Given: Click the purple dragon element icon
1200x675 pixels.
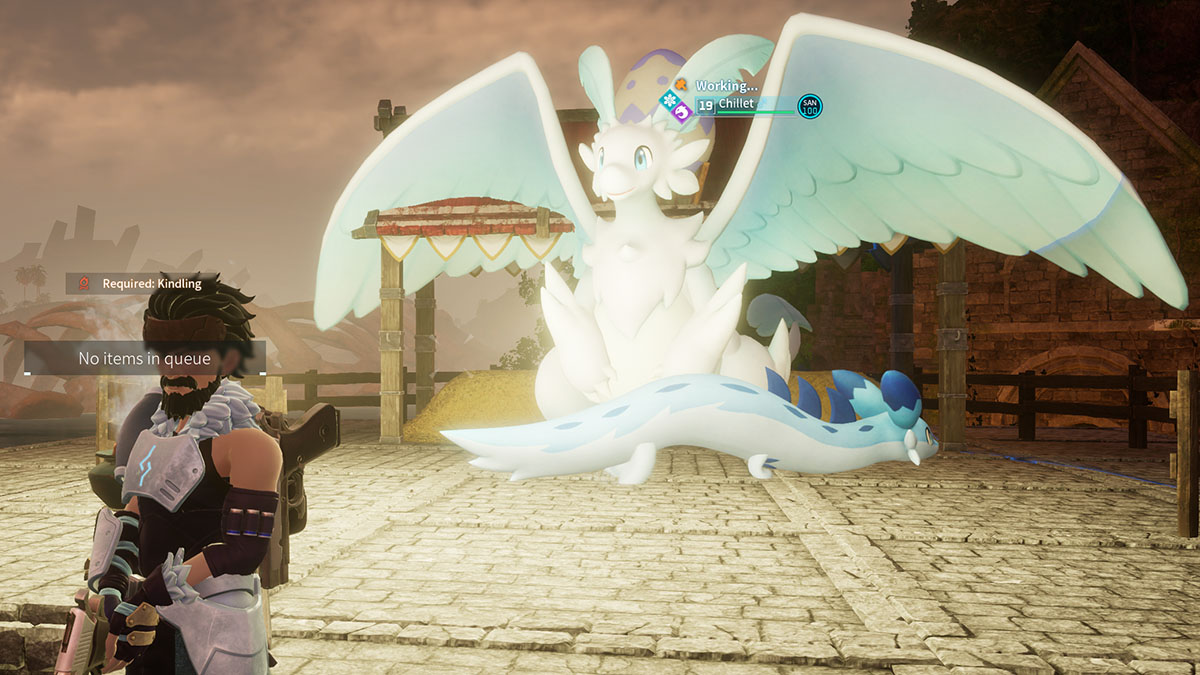Looking at the screenshot, I should click(x=683, y=112).
